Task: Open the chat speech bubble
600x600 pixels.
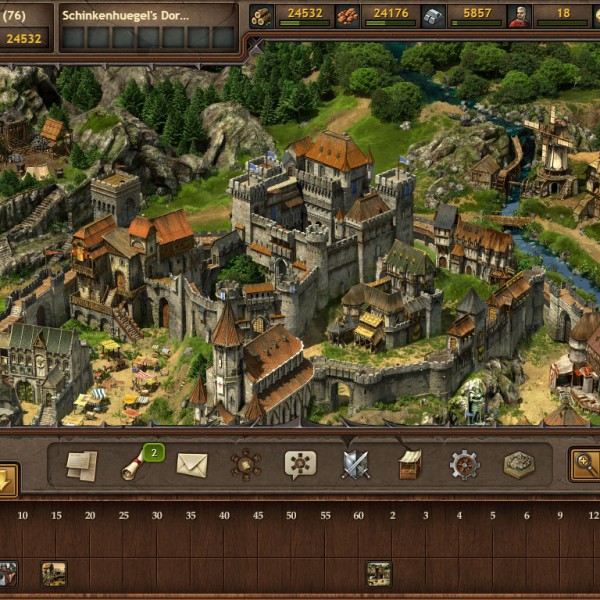Action: 300,464
